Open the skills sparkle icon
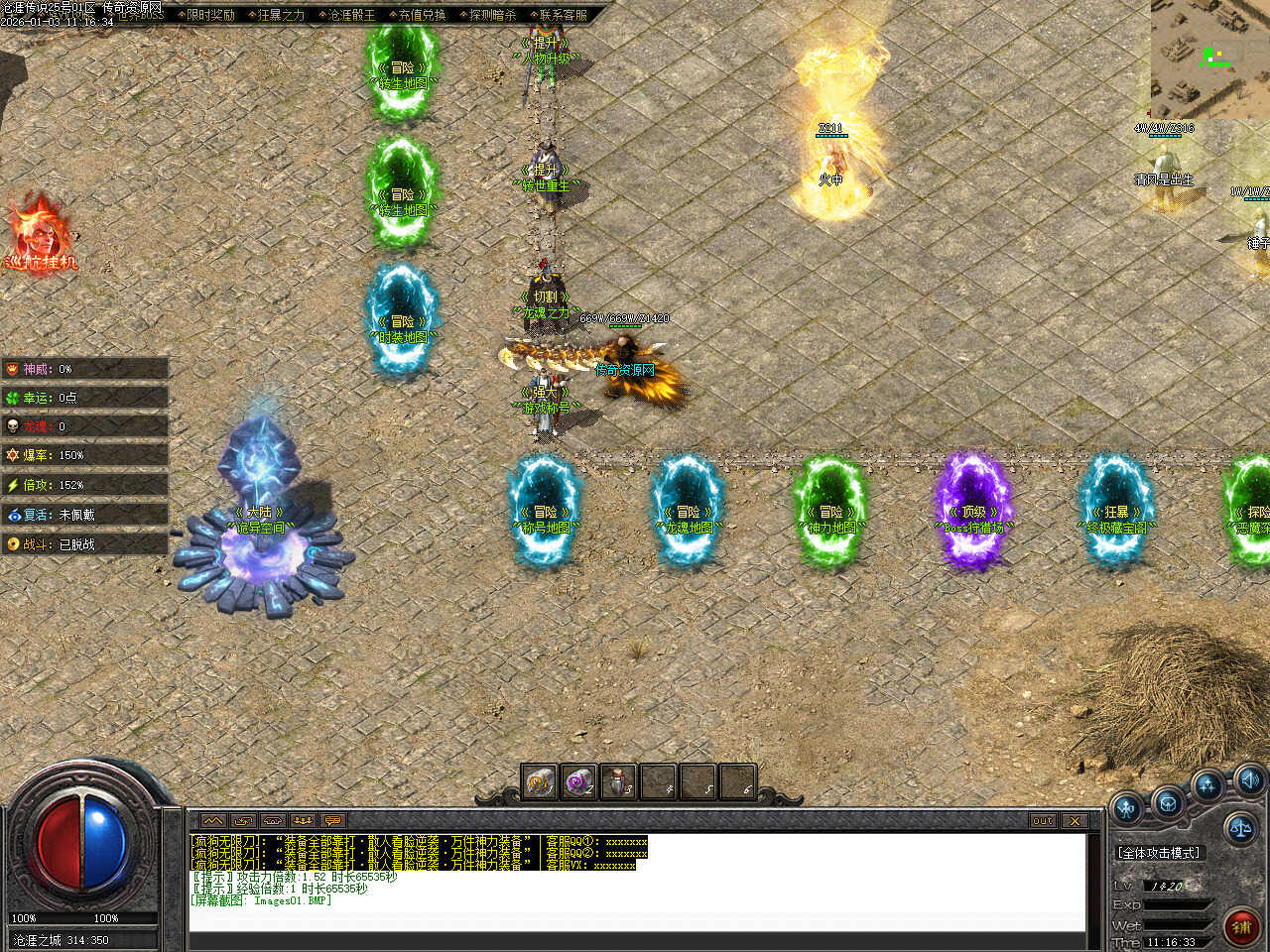Screen dimensions: 1270x952 1207,786
